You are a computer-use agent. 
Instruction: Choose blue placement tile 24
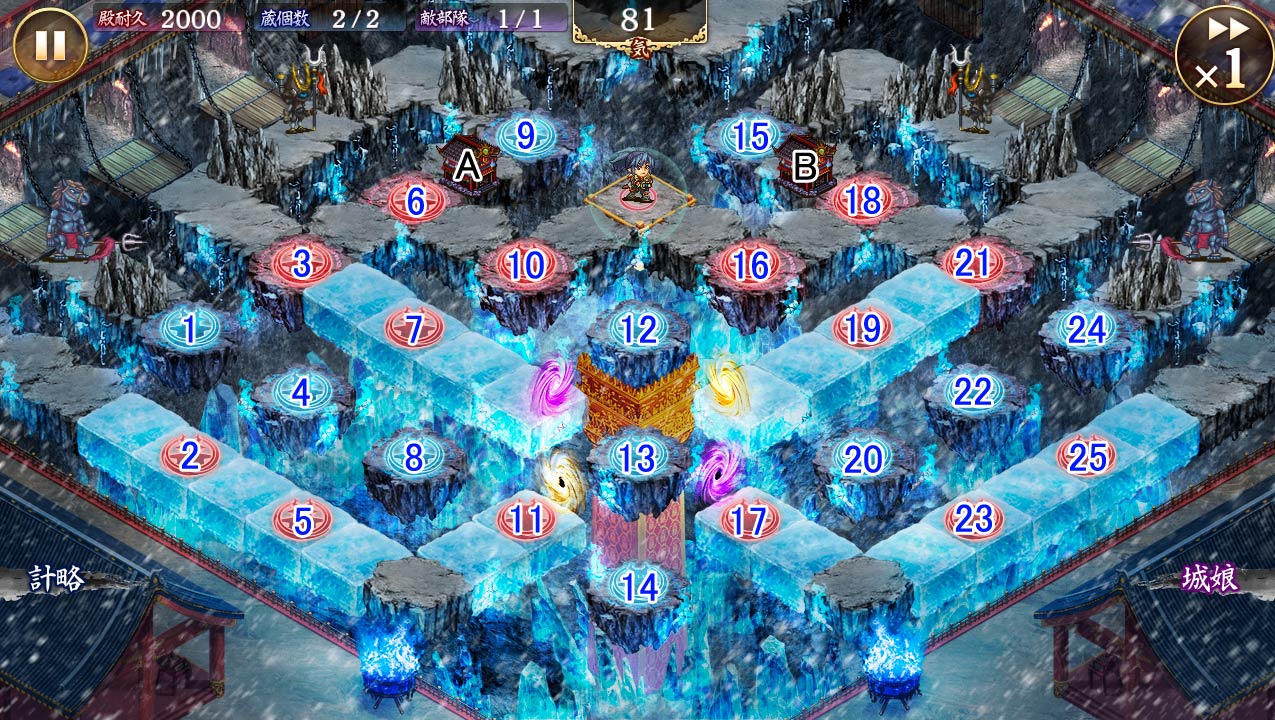(1086, 328)
